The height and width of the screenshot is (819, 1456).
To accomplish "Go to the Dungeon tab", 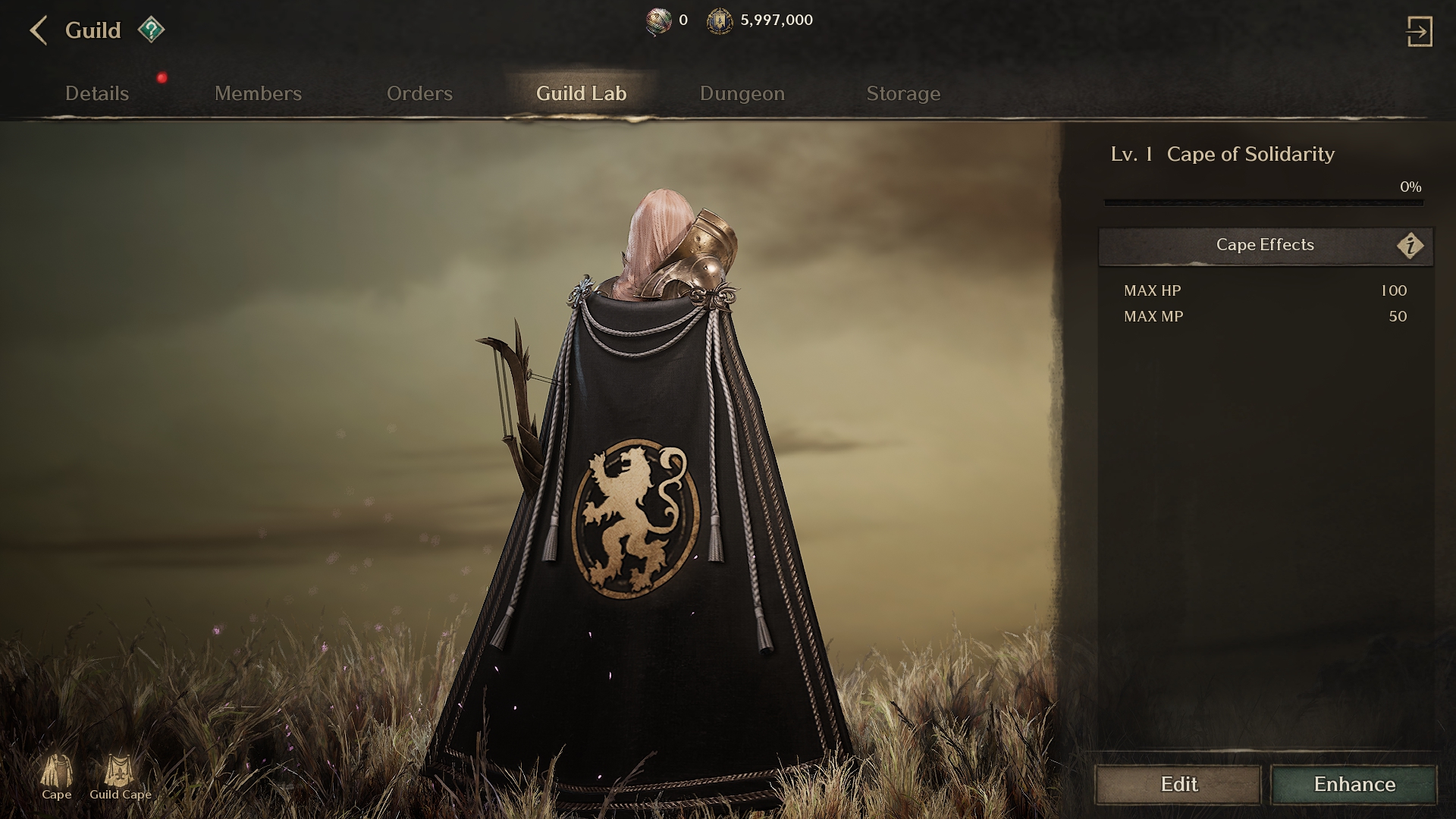I will click(x=742, y=93).
